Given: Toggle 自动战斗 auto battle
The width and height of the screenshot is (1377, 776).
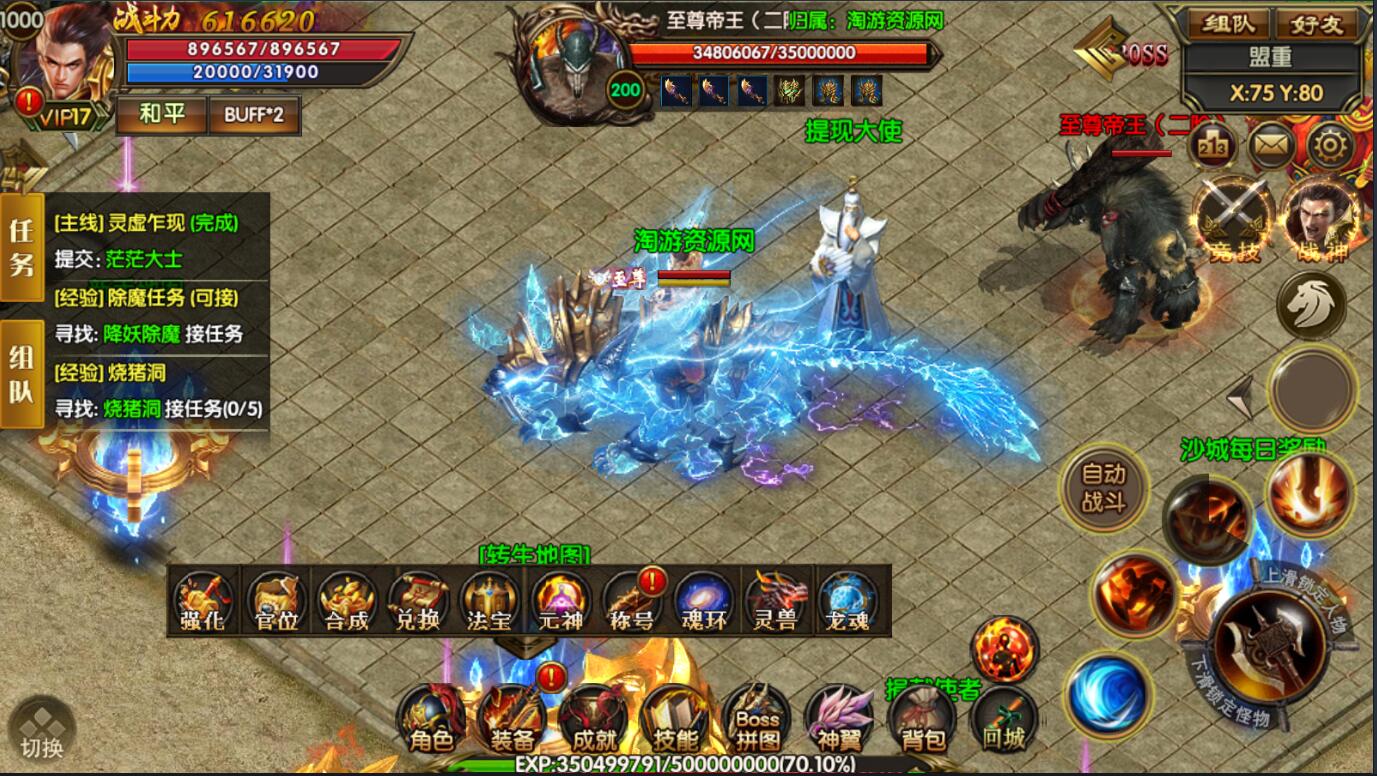Looking at the screenshot, I should [x=1103, y=488].
